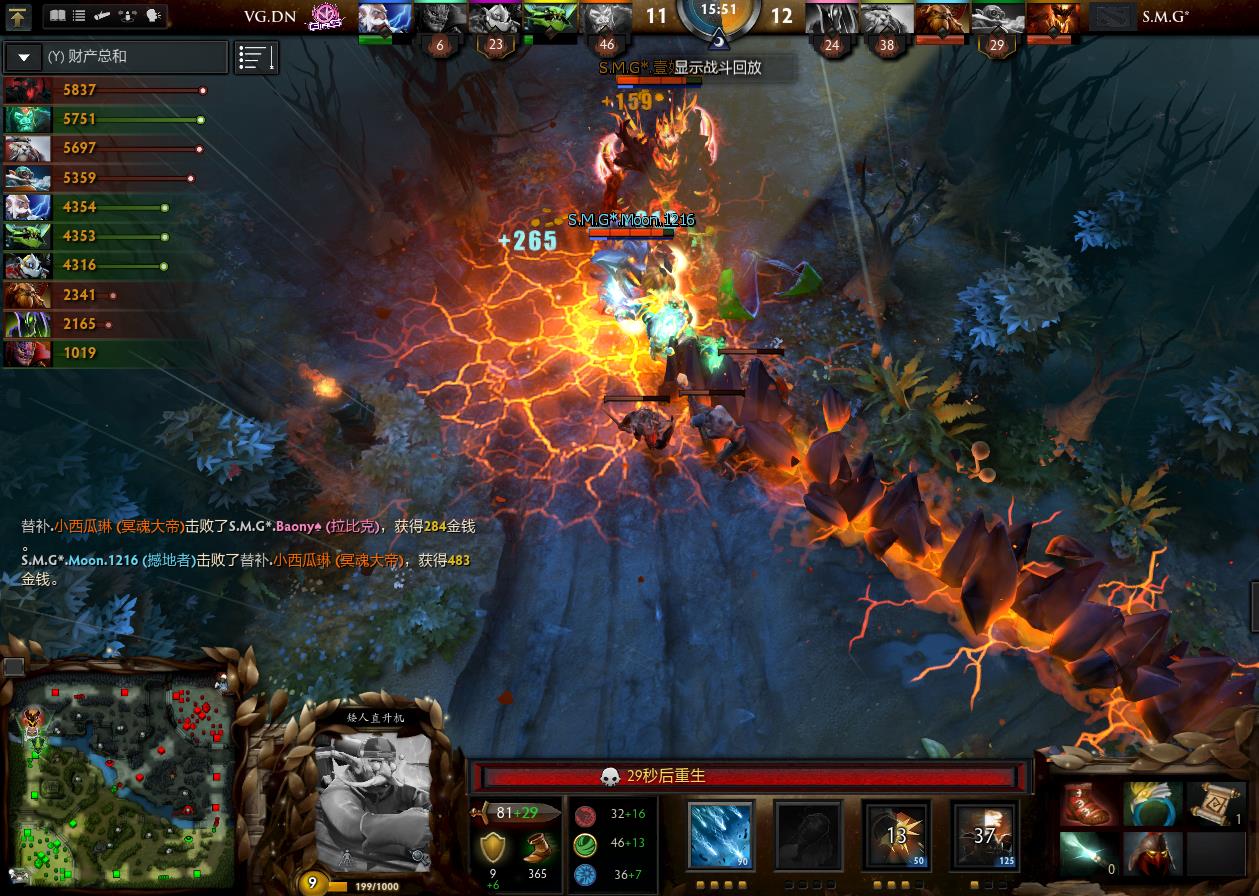
Task: Click the speaker head icon in top toolbar
Action: tap(153, 16)
